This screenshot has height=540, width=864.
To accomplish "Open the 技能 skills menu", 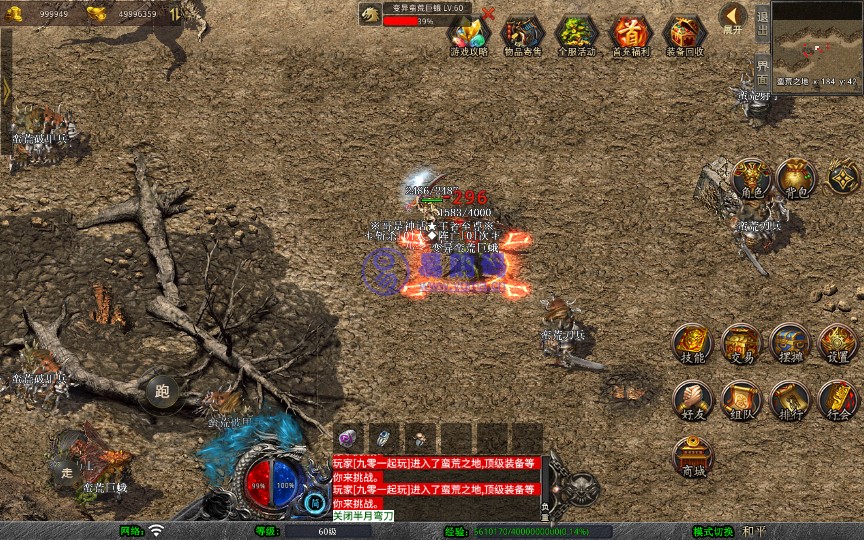I will pyautogui.click(x=692, y=344).
